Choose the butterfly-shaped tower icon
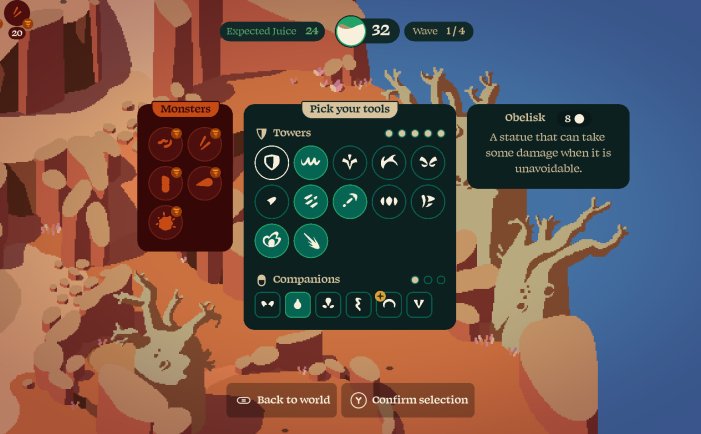The height and width of the screenshot is (434, 701). [428, 162]
